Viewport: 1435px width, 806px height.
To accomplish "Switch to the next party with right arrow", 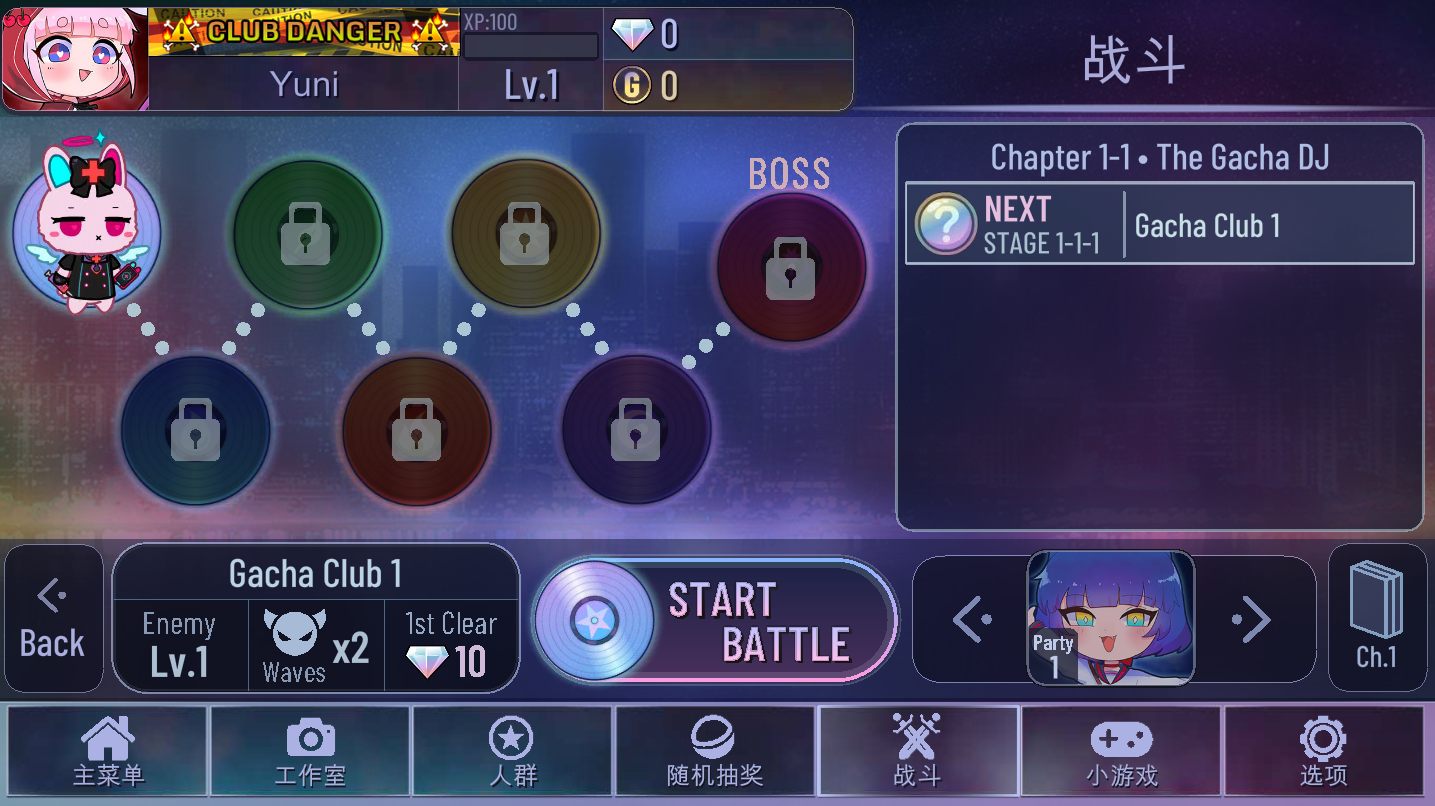I will click(1252, 620).
